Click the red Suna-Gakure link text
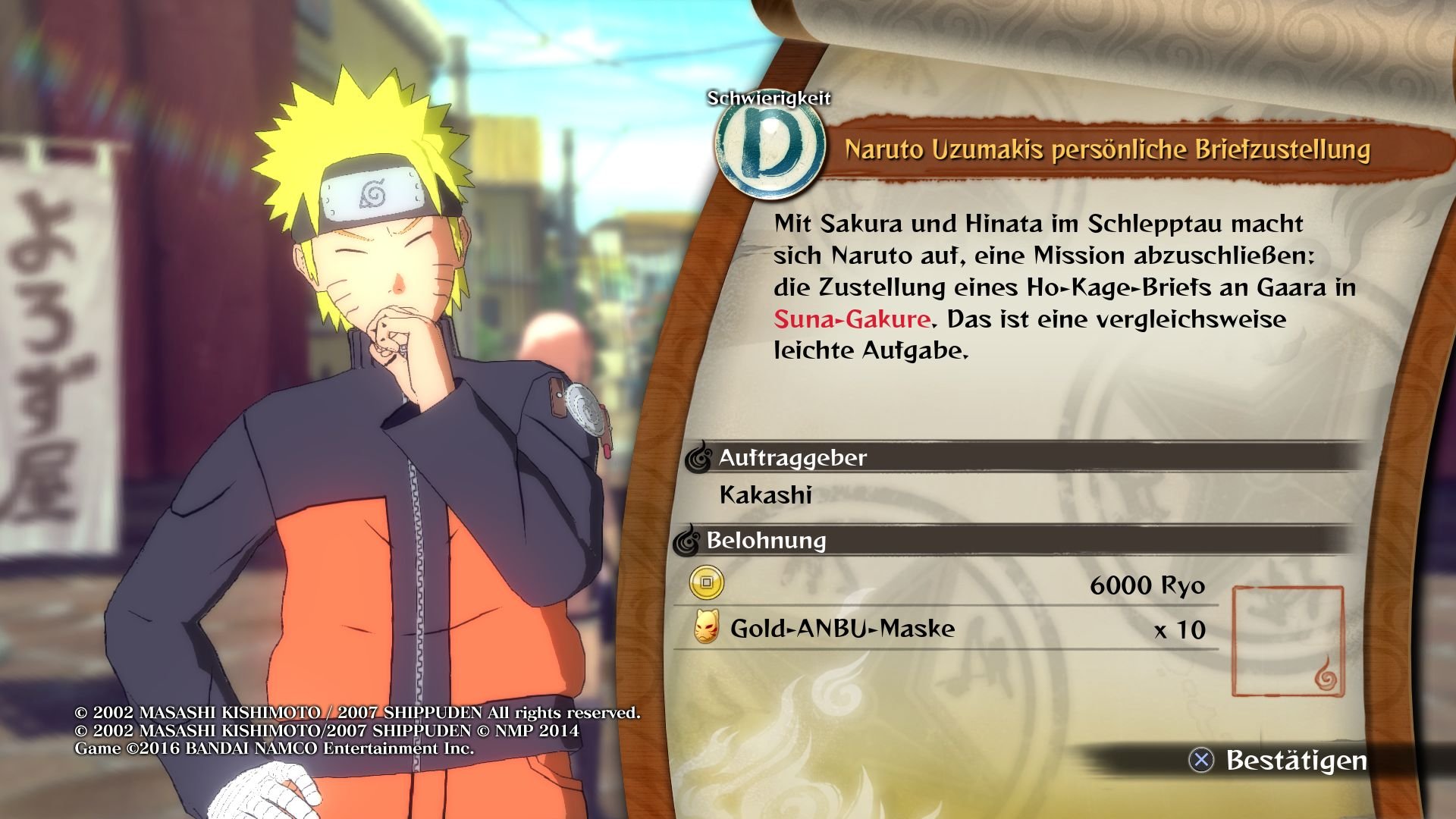 pyautogui.click(x=849, y=319)
